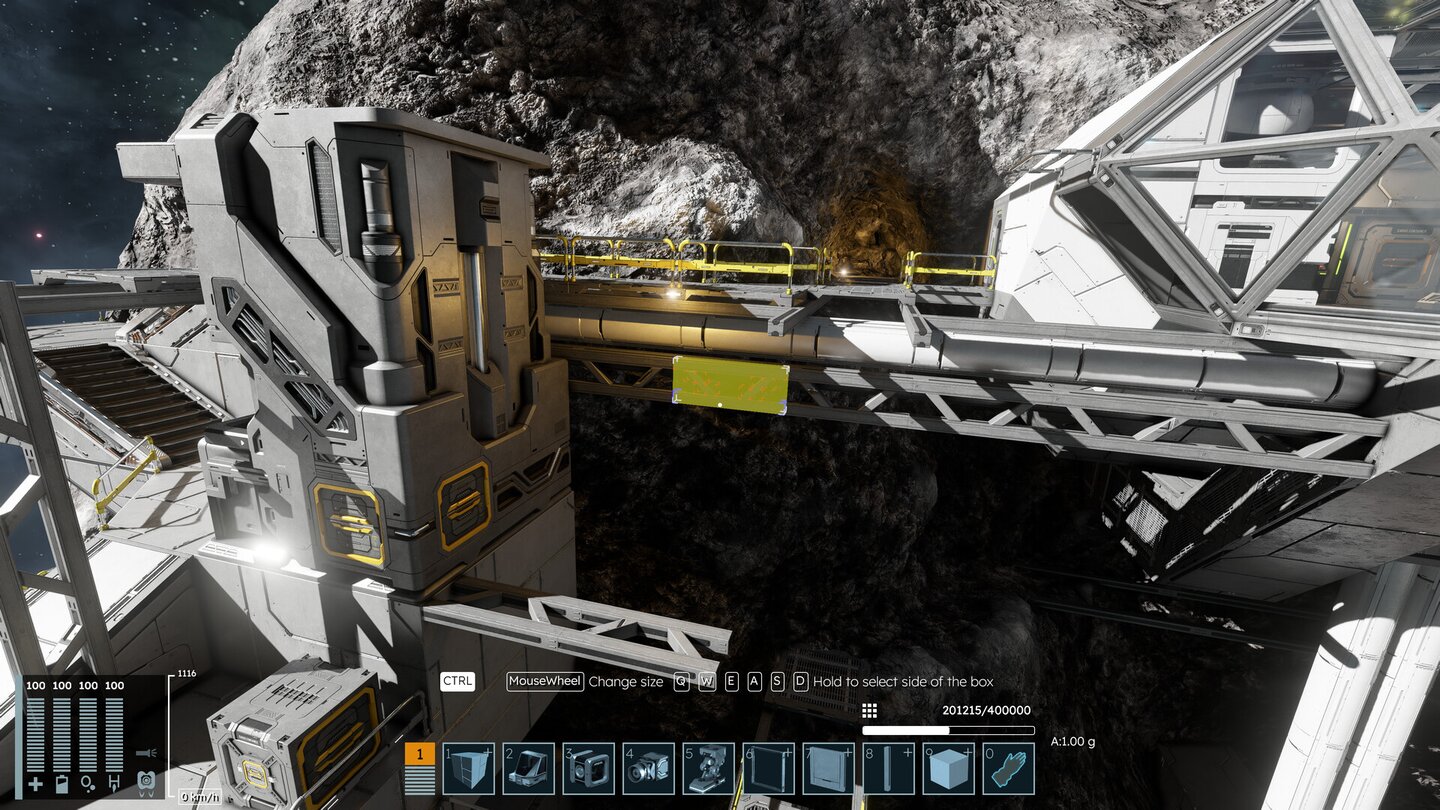Screen dimensions: 1440x810
Task: Select the cockpit in hotbar slot 2
Action: 530,768
